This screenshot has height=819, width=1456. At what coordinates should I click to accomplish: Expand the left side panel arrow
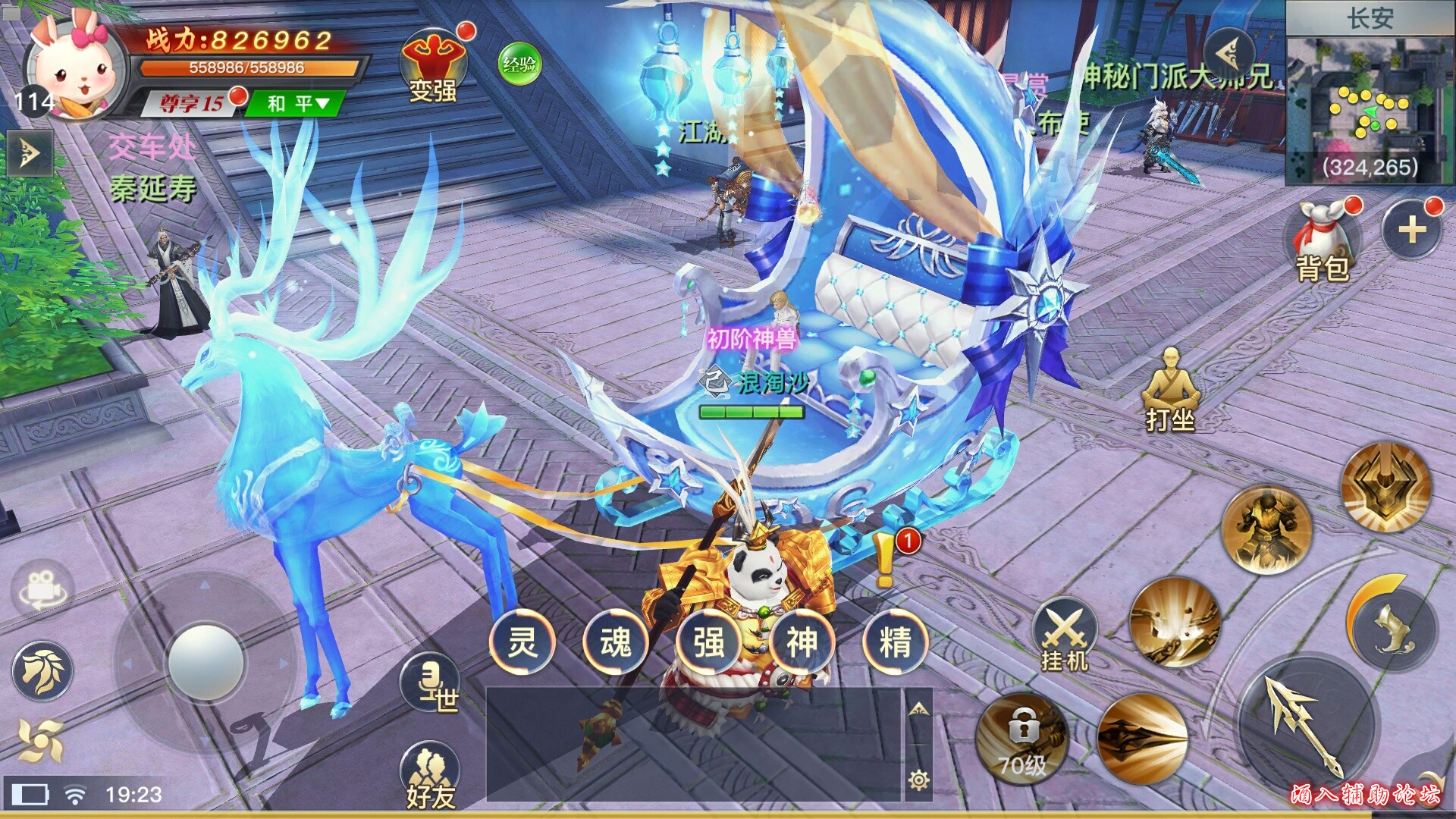(x=29, y=153)
